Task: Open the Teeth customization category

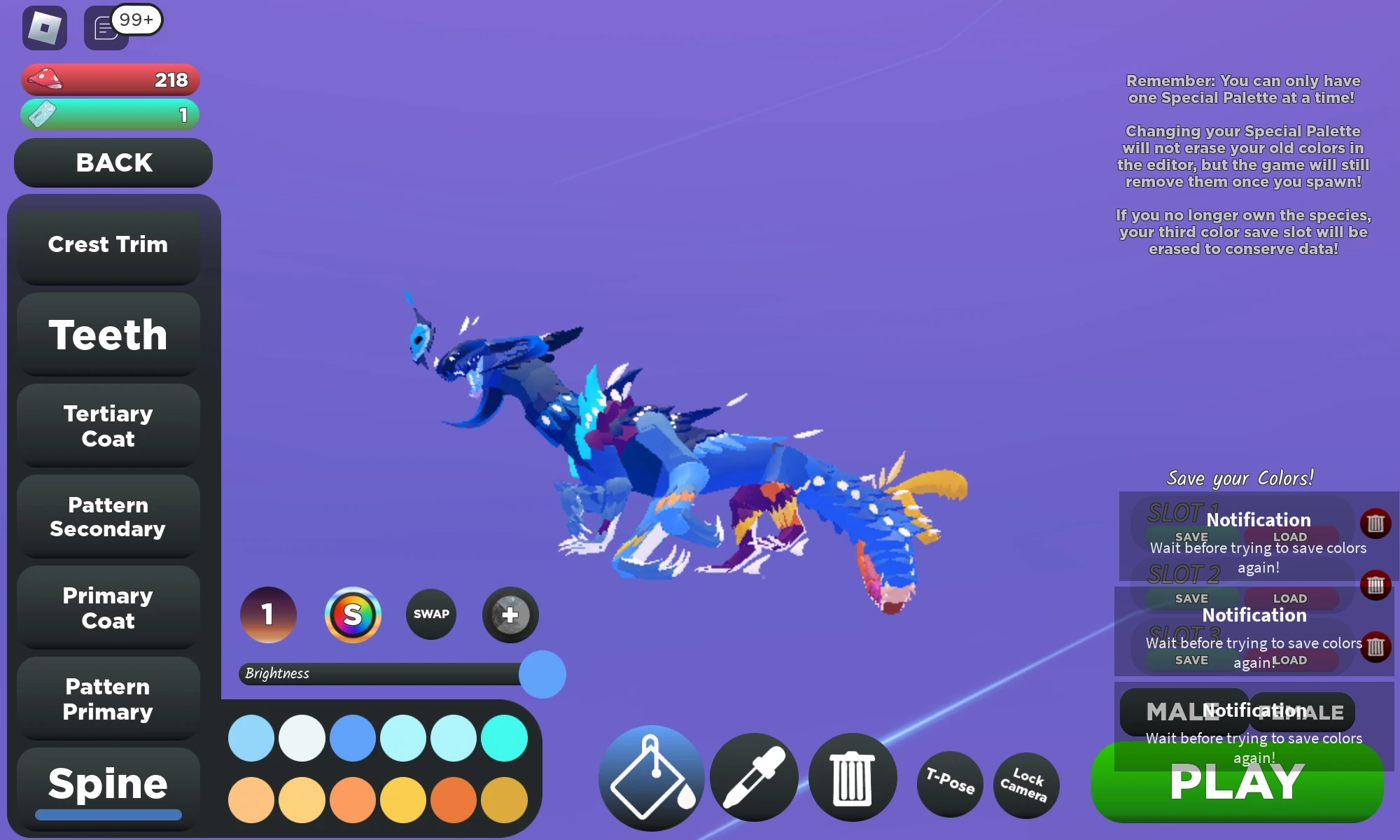Action: coord(107,335)
